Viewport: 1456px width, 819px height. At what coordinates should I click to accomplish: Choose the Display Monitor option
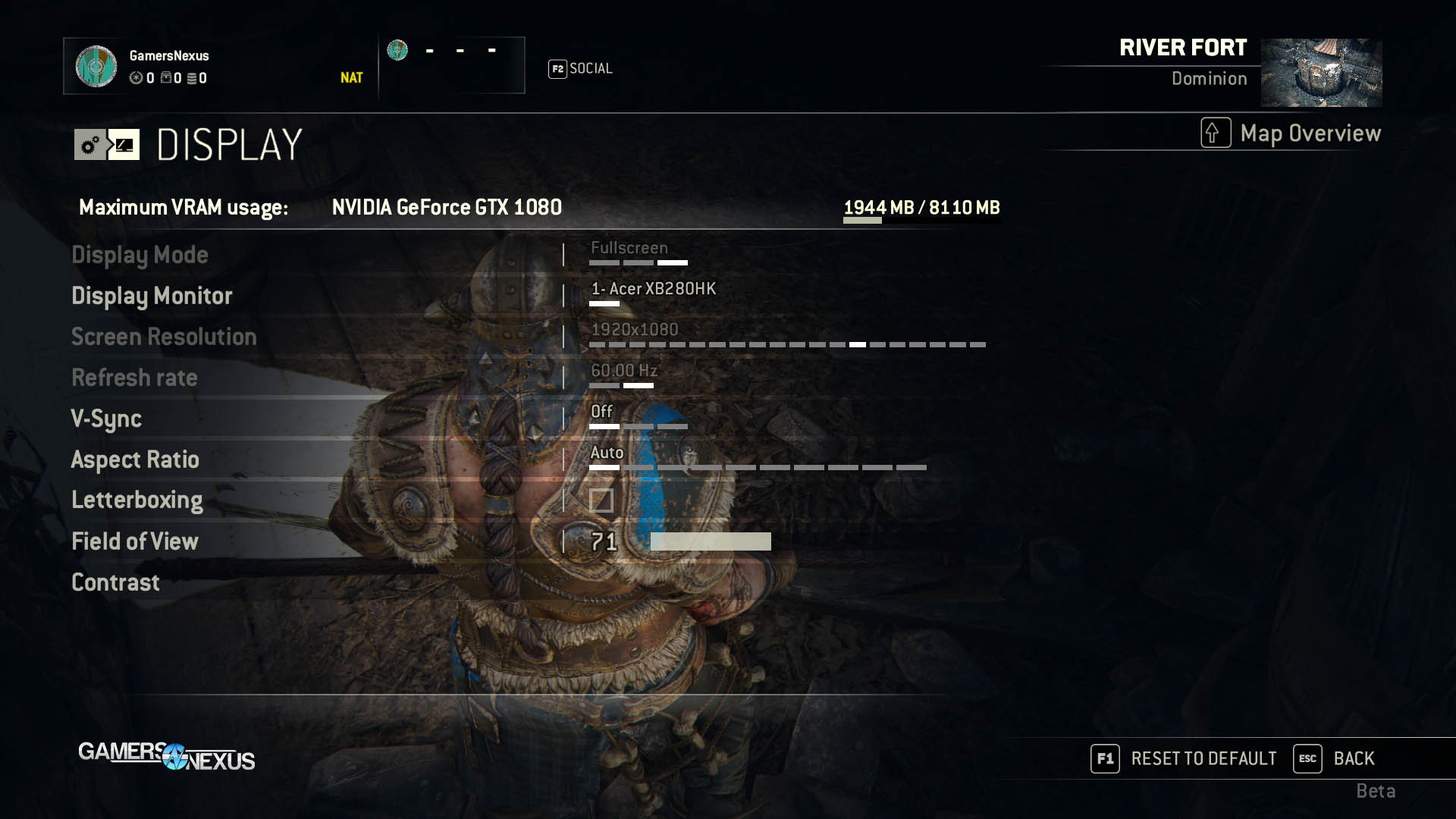tap(152, 296)
